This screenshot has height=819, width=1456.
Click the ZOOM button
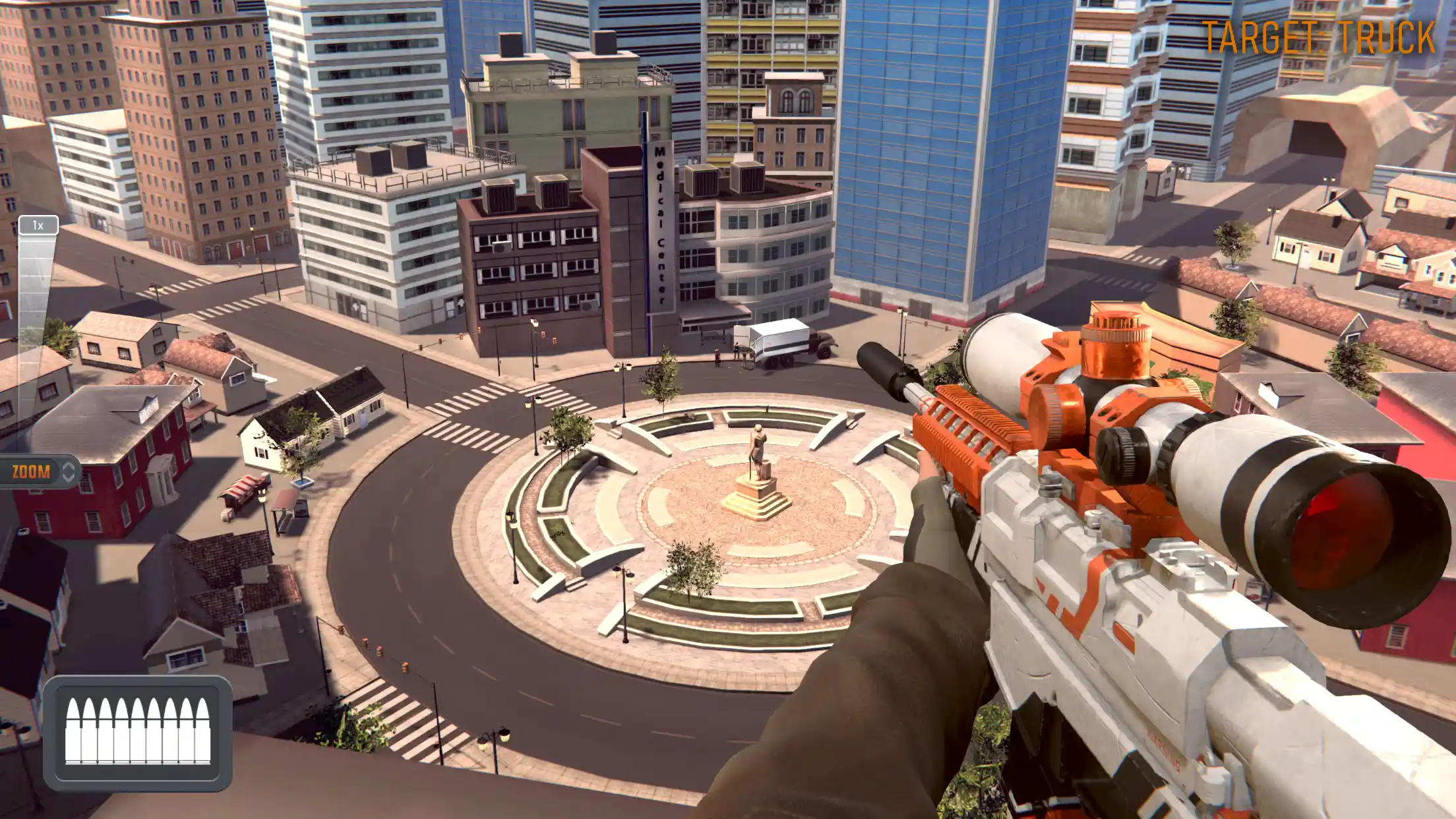30,472
